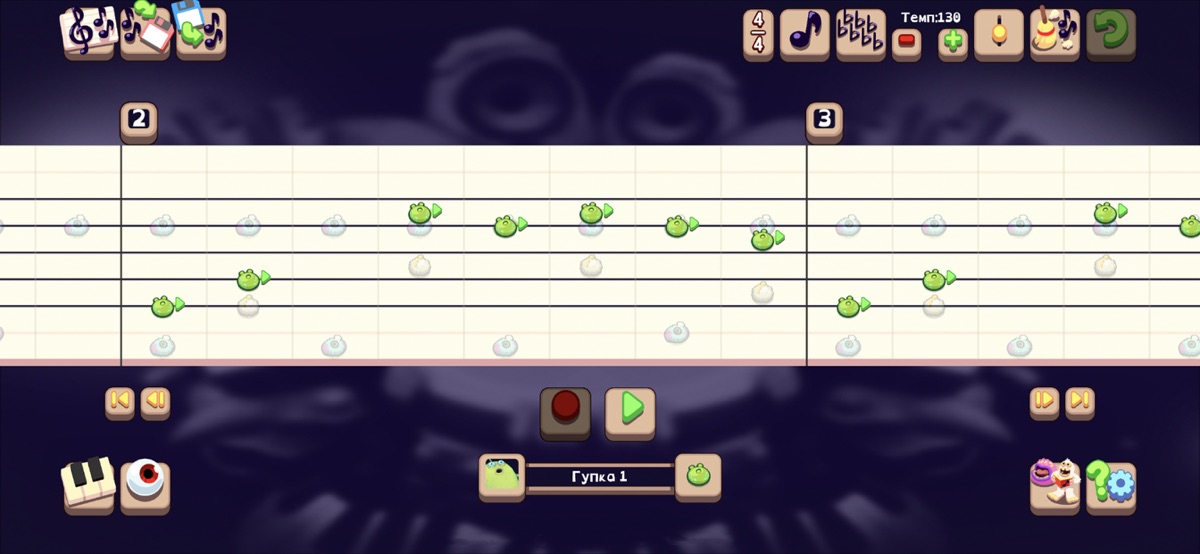Open the piano keyboard
Image resolution: width=1200 pixels, height=554 pixels.
click(88, 485)
